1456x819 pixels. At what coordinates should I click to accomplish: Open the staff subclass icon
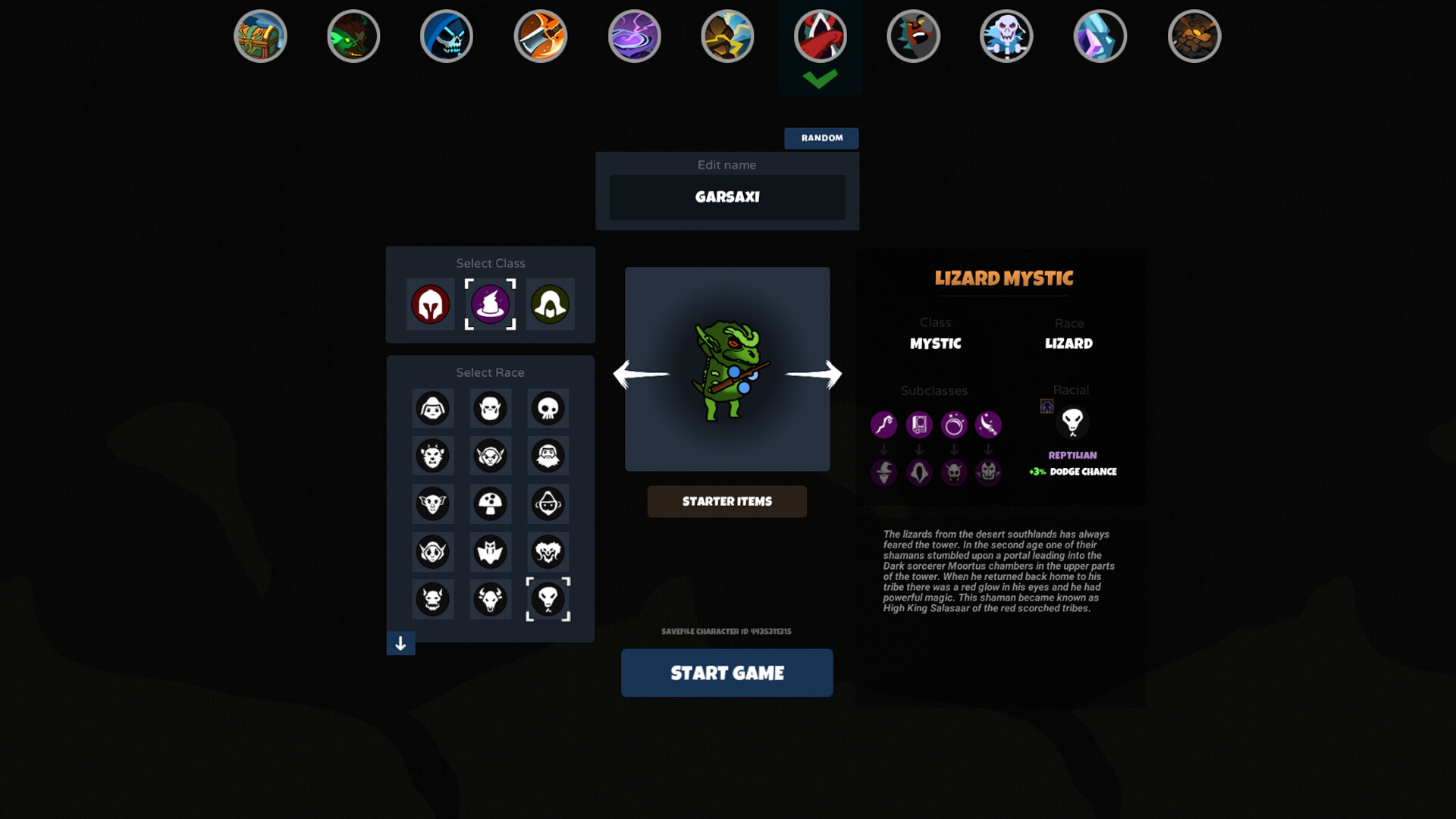point(884,425)
